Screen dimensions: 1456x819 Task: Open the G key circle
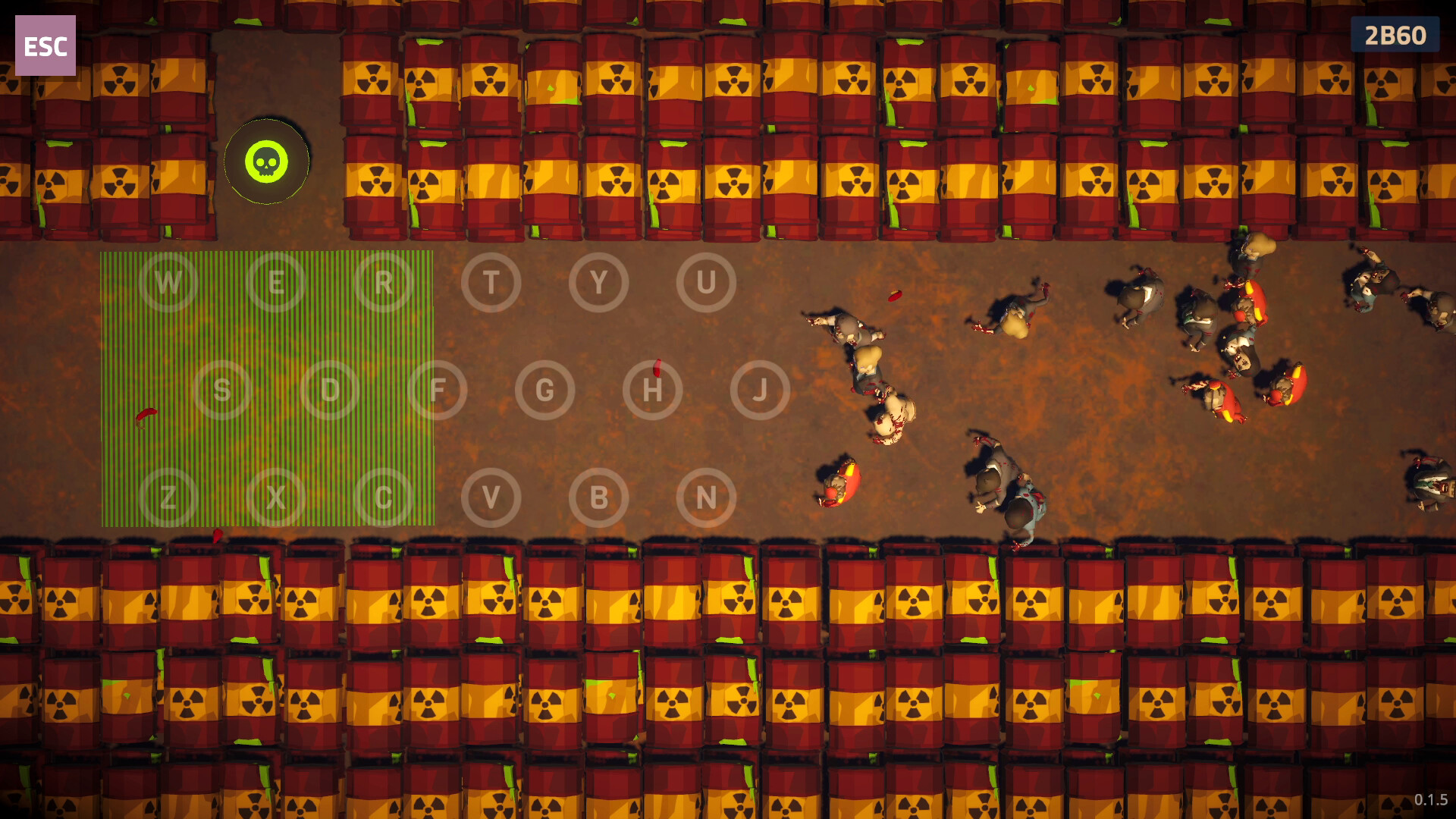(x=545, y=390)
